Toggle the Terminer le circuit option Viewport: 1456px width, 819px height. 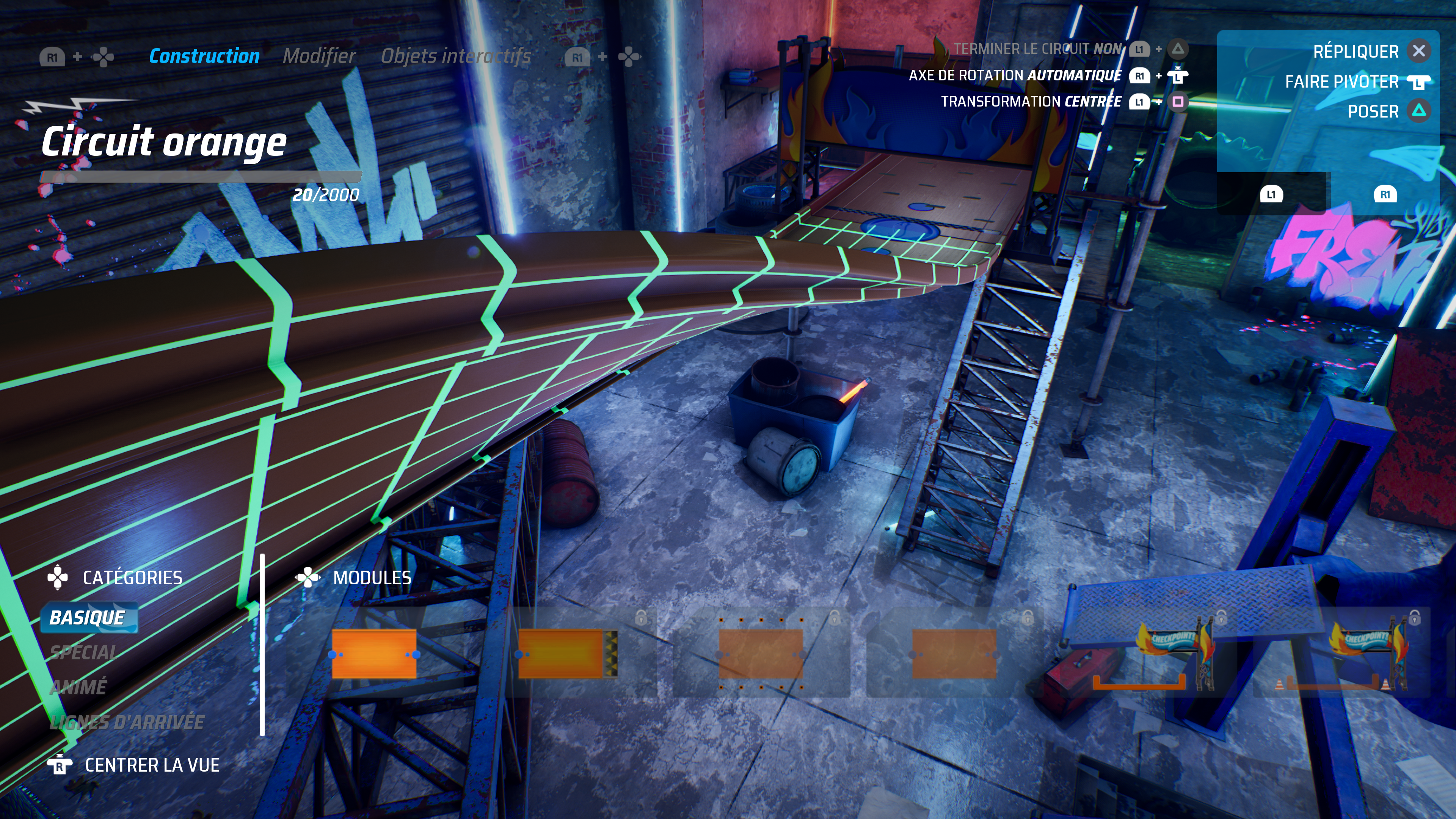1037,49
